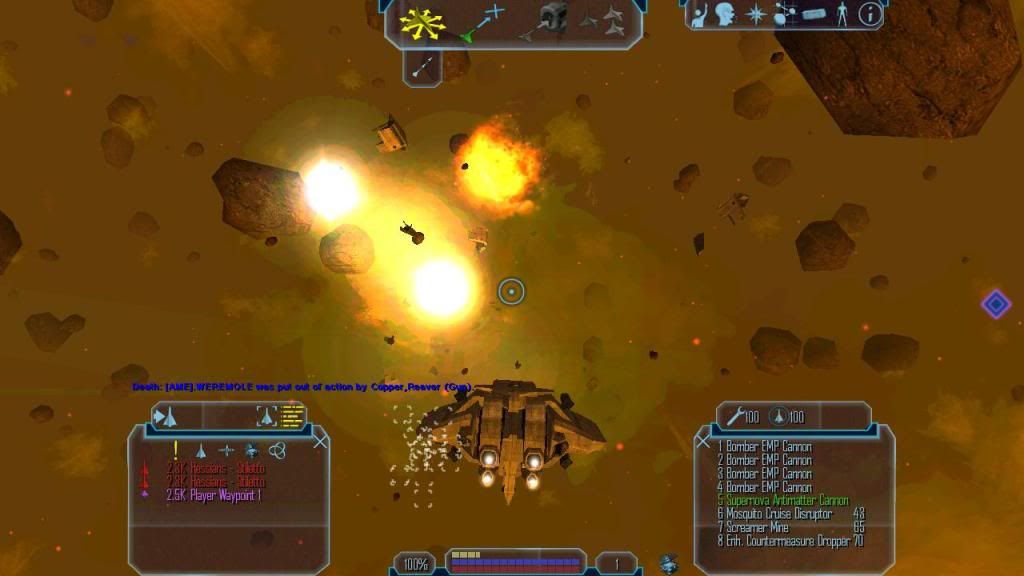Click the grey Dock maneuver icon
The height and width of the screenshot is (576, 1024).
click(552, 18)
